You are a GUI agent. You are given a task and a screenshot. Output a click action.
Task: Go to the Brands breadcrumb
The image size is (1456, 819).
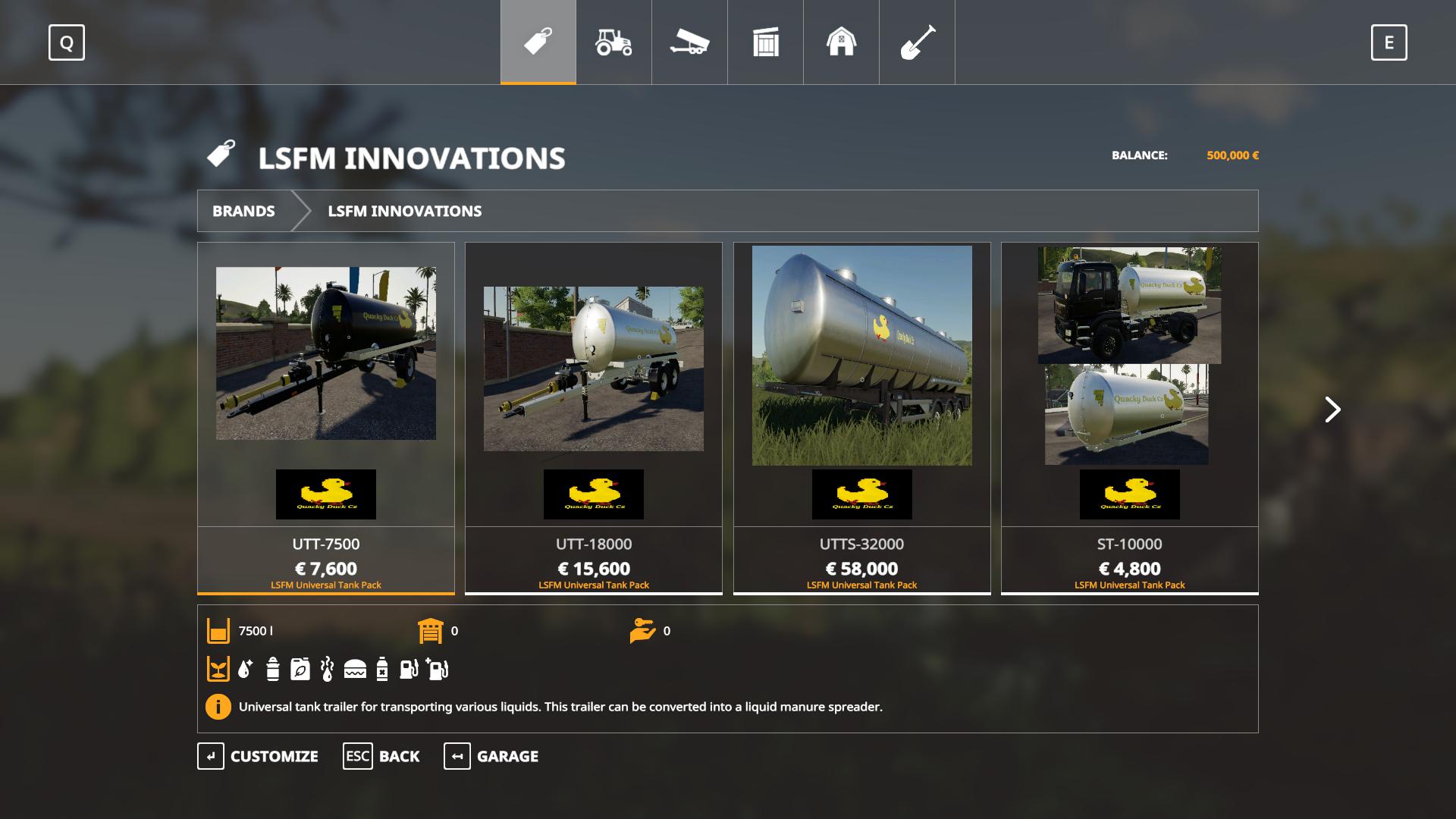tap(243, 211)
